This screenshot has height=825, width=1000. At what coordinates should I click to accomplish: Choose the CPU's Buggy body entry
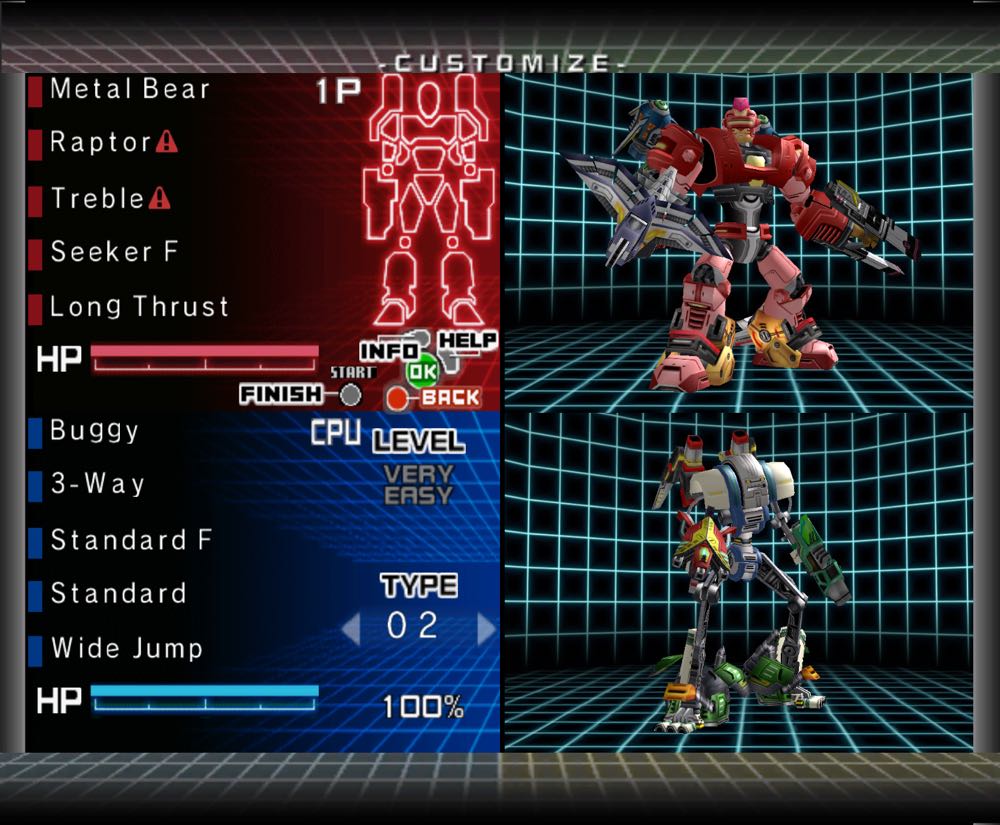point(95,431)
